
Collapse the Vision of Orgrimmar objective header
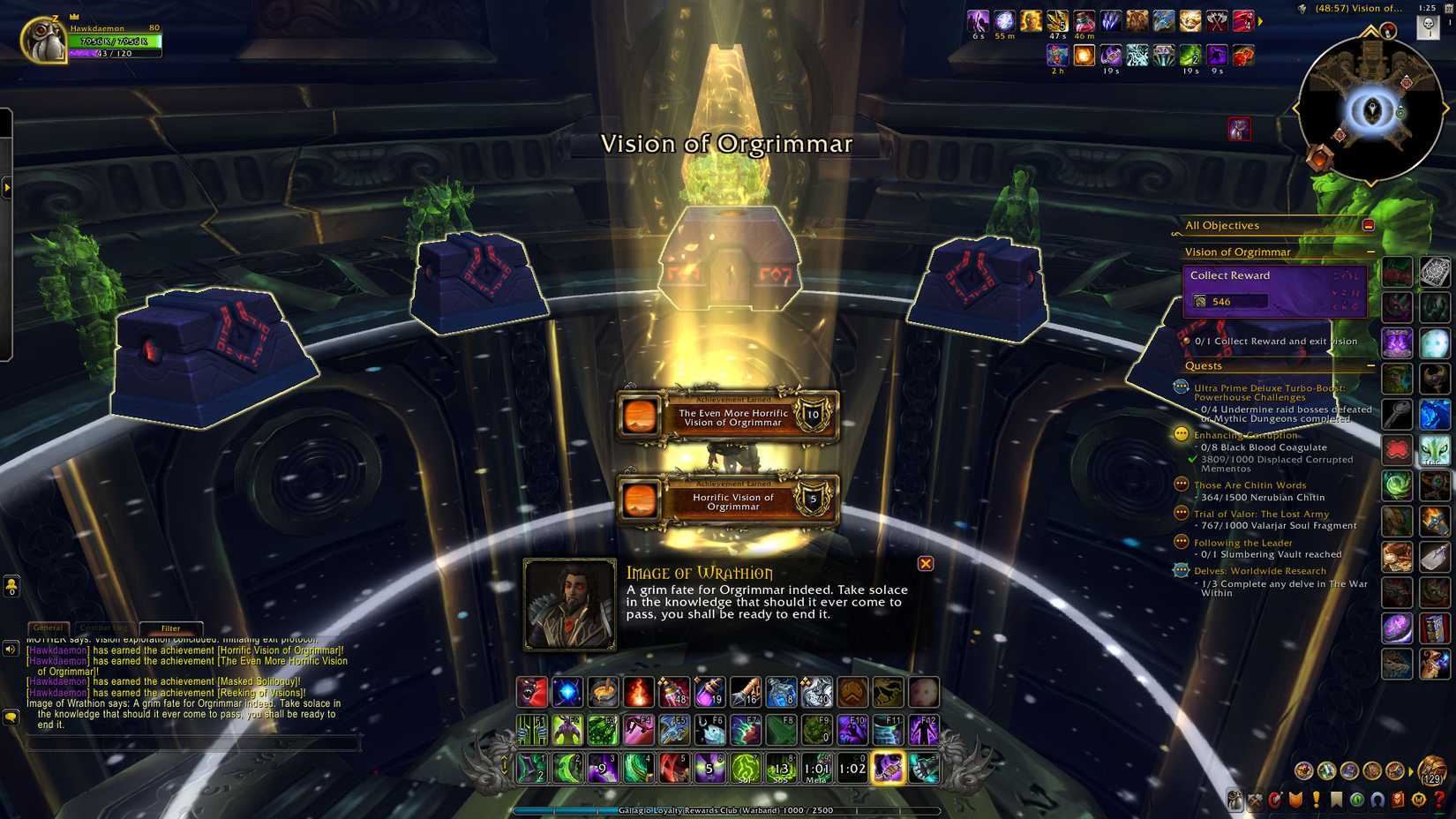click(1370, 252)
